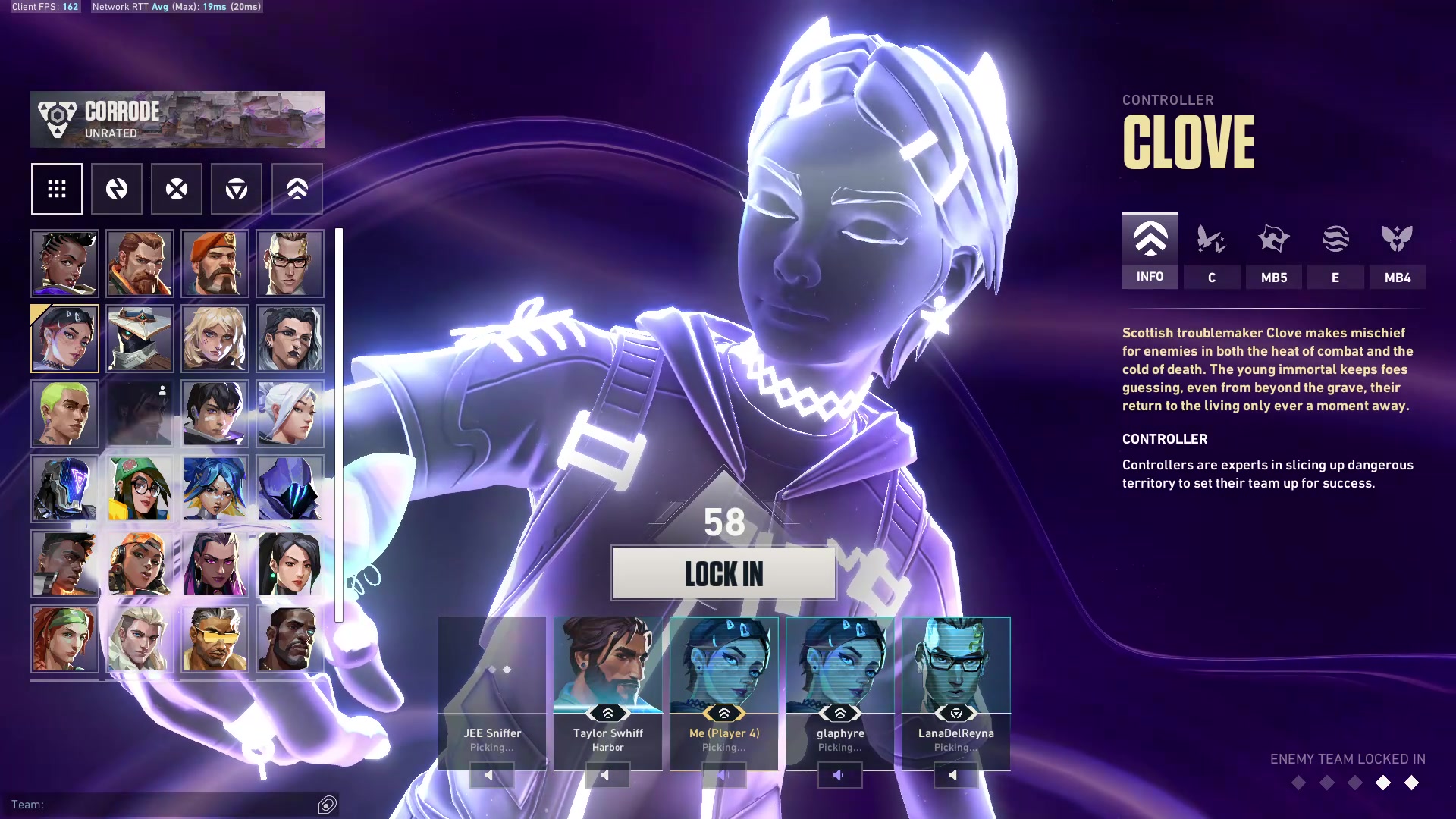
Task: Show all agents with the grid filter
Action: 57,189
